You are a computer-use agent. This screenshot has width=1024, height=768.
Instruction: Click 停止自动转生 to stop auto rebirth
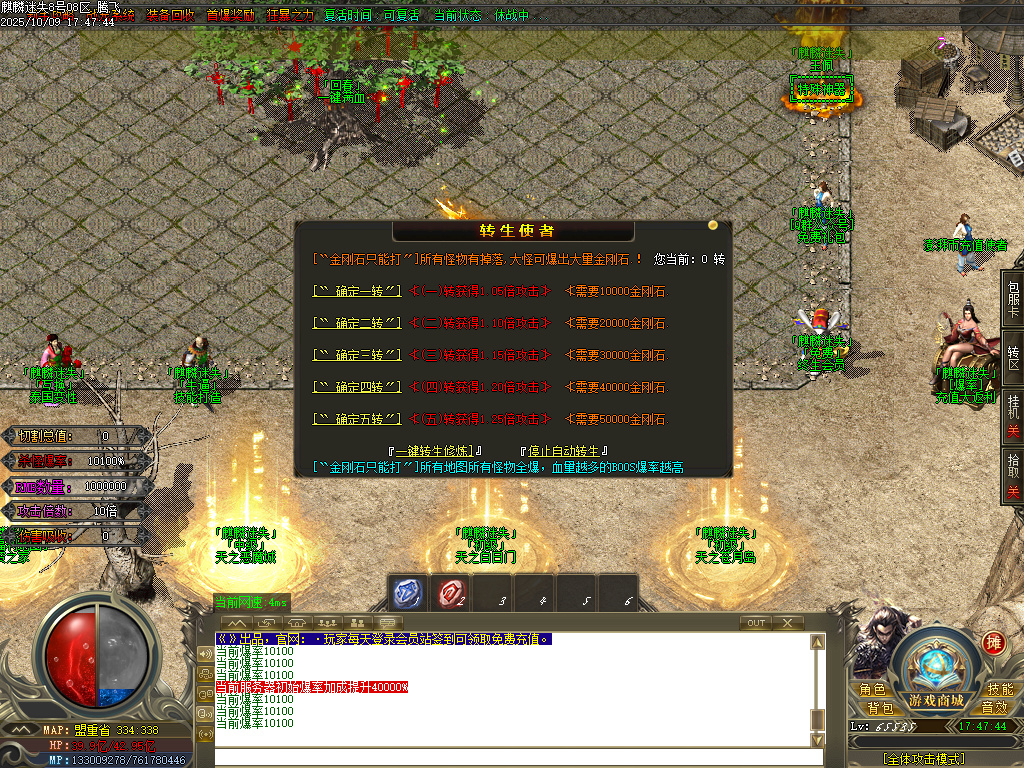(564, 451)
